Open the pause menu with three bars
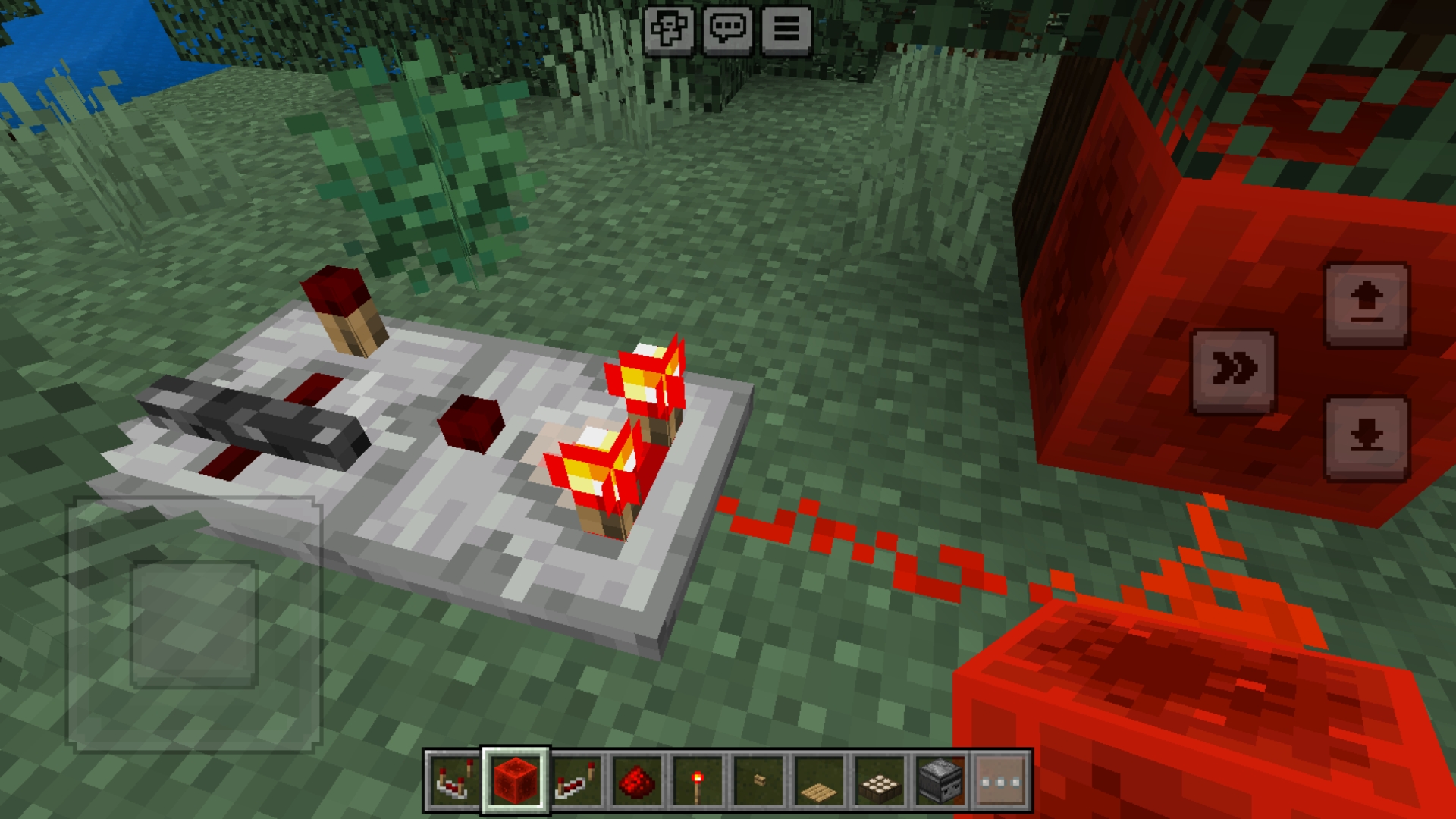This screenshot has height=819, width=1456. (x=786, y=30)
